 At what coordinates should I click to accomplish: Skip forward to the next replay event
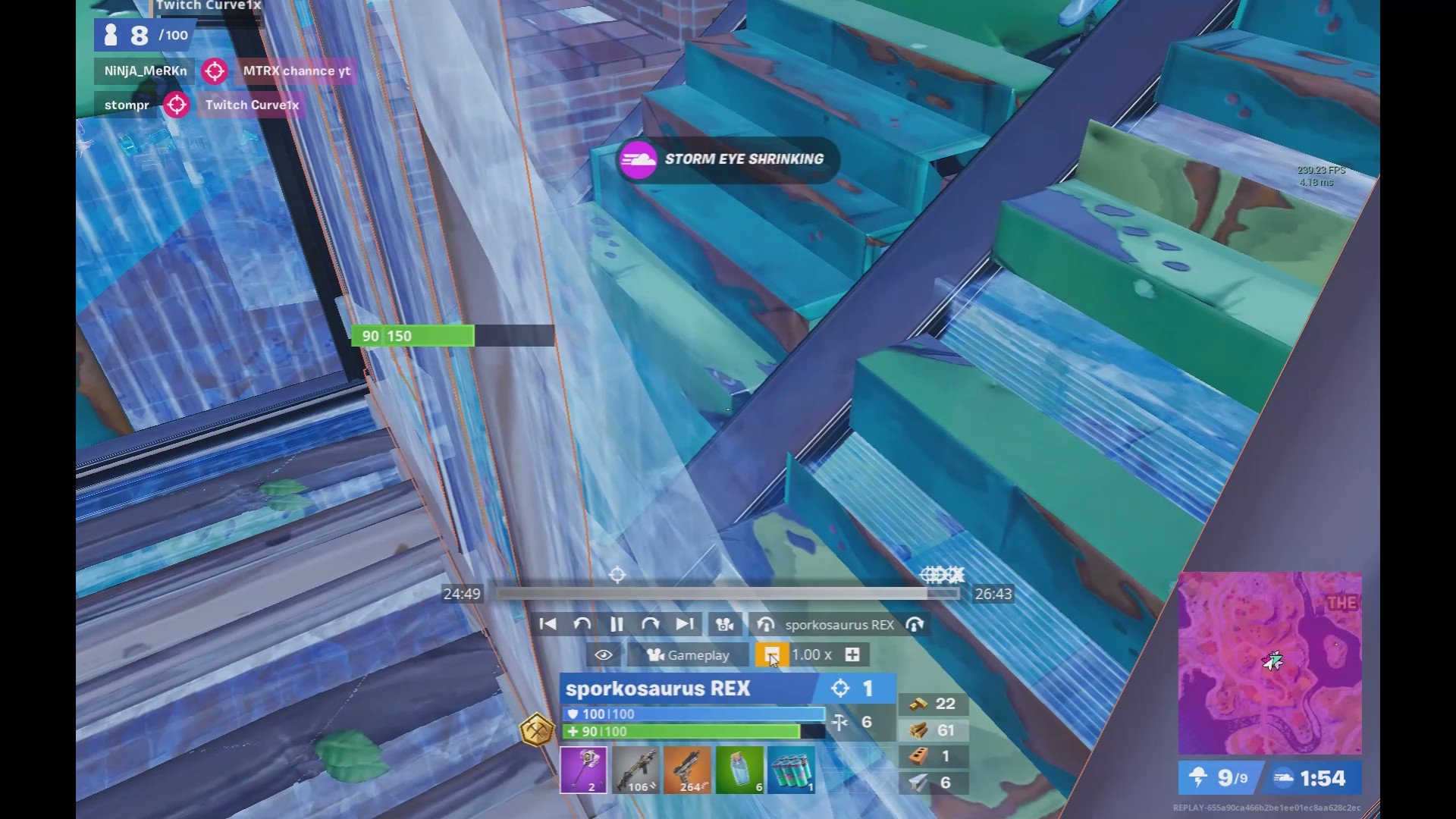(x=686, y=624)
